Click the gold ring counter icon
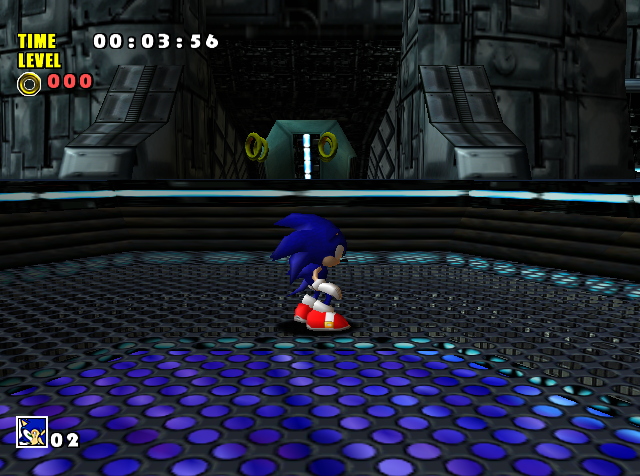 click(x=29, y=83)
